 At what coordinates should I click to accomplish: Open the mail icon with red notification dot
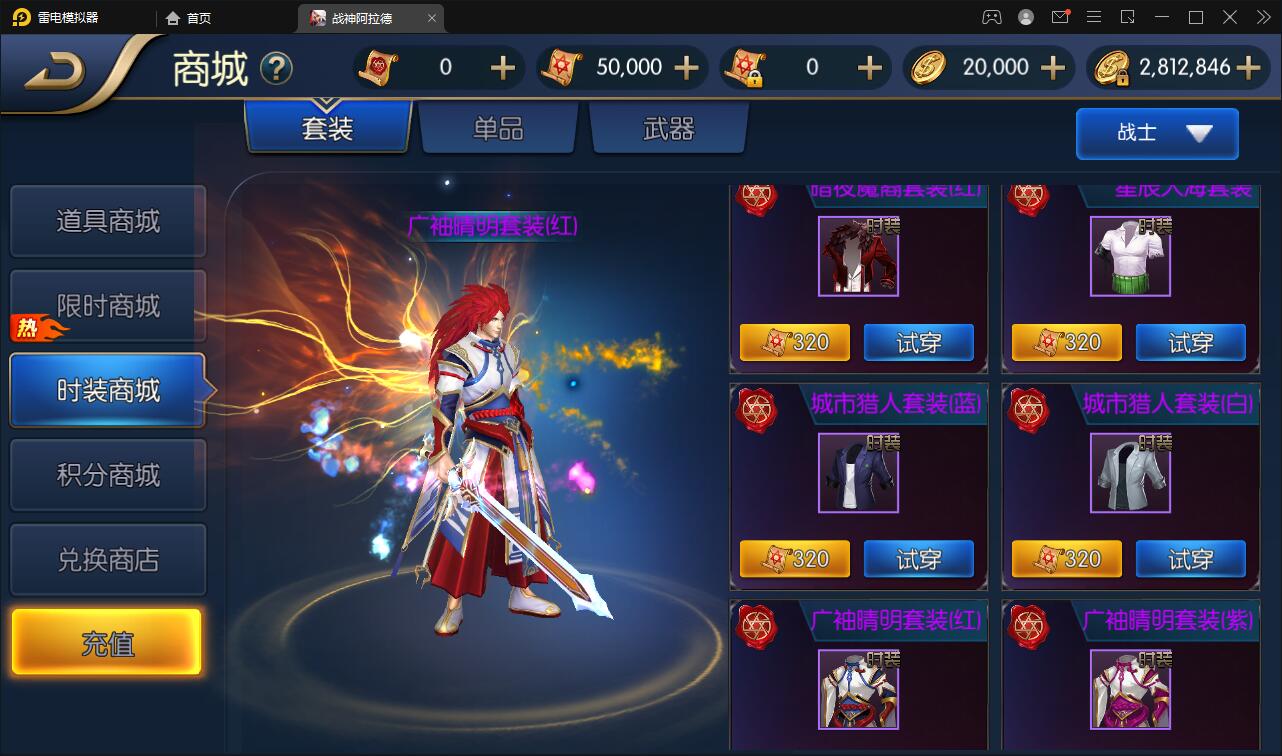1060,17
